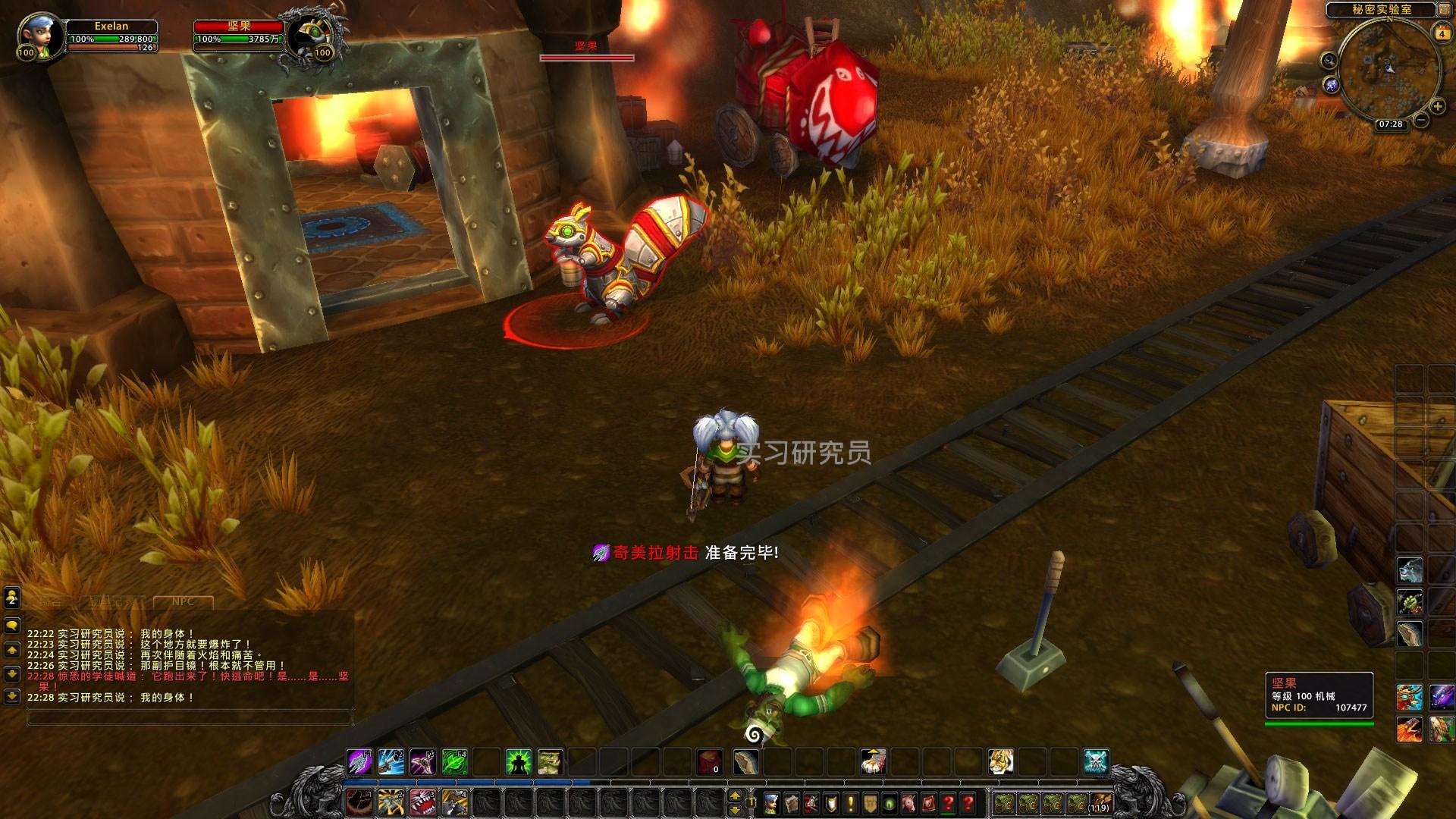Use the red fanged bite pet ability
1456x819 pixels.
tap(422, 802)
